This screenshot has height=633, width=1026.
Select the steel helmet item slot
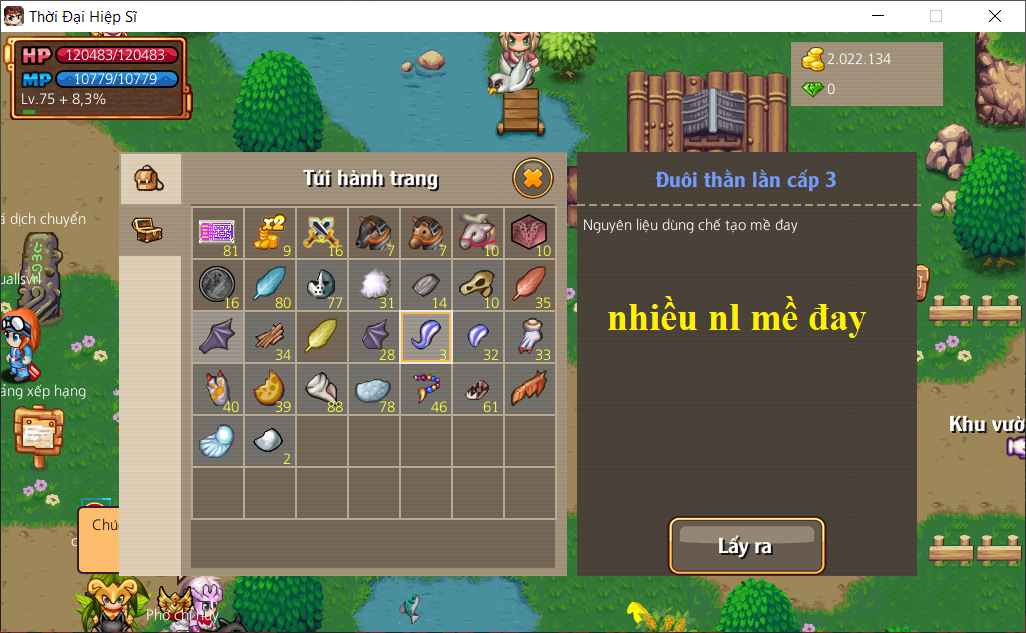pos(322,285)
